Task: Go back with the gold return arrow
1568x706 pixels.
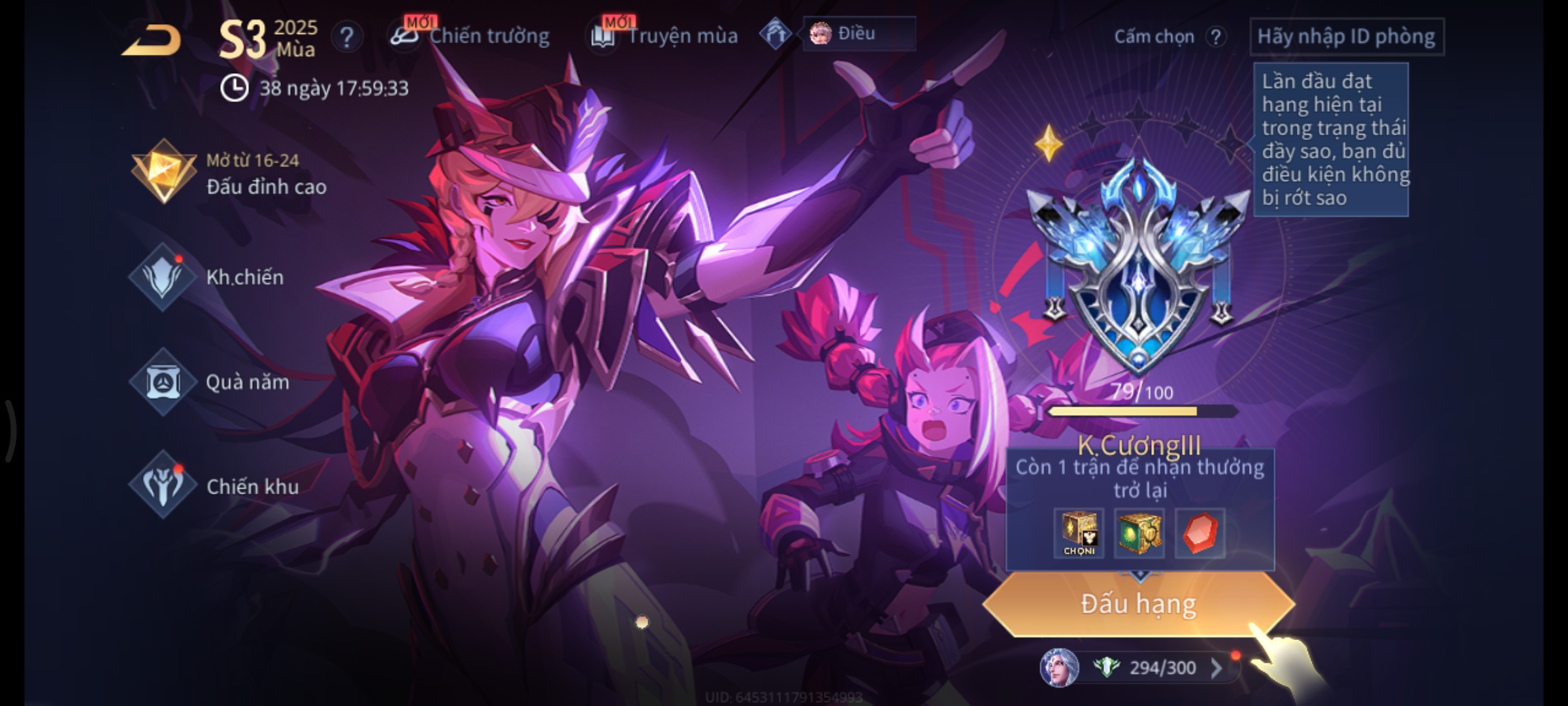Action: 152,39
